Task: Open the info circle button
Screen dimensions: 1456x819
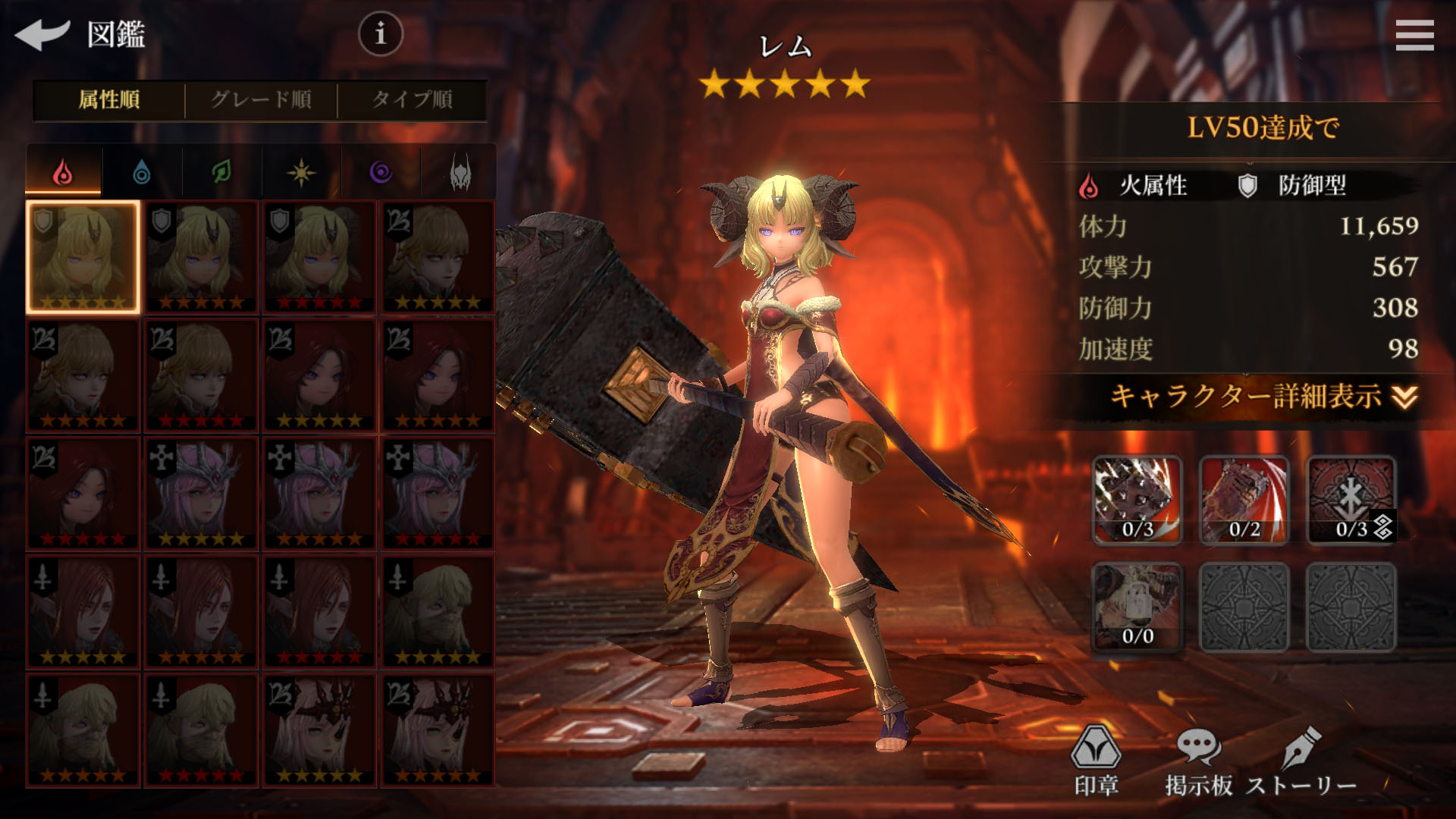Action: [x=380, y=33]
